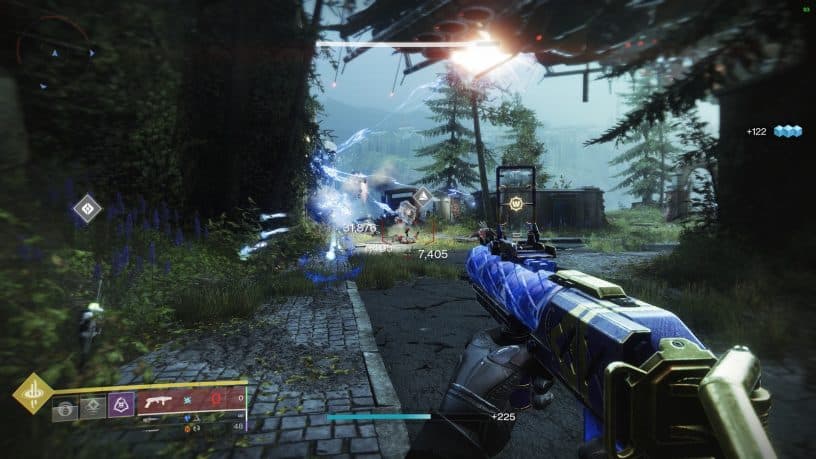816x459 pixels.
Task: Activate the golden Super ability diamond
Action: tap(32, 393)
